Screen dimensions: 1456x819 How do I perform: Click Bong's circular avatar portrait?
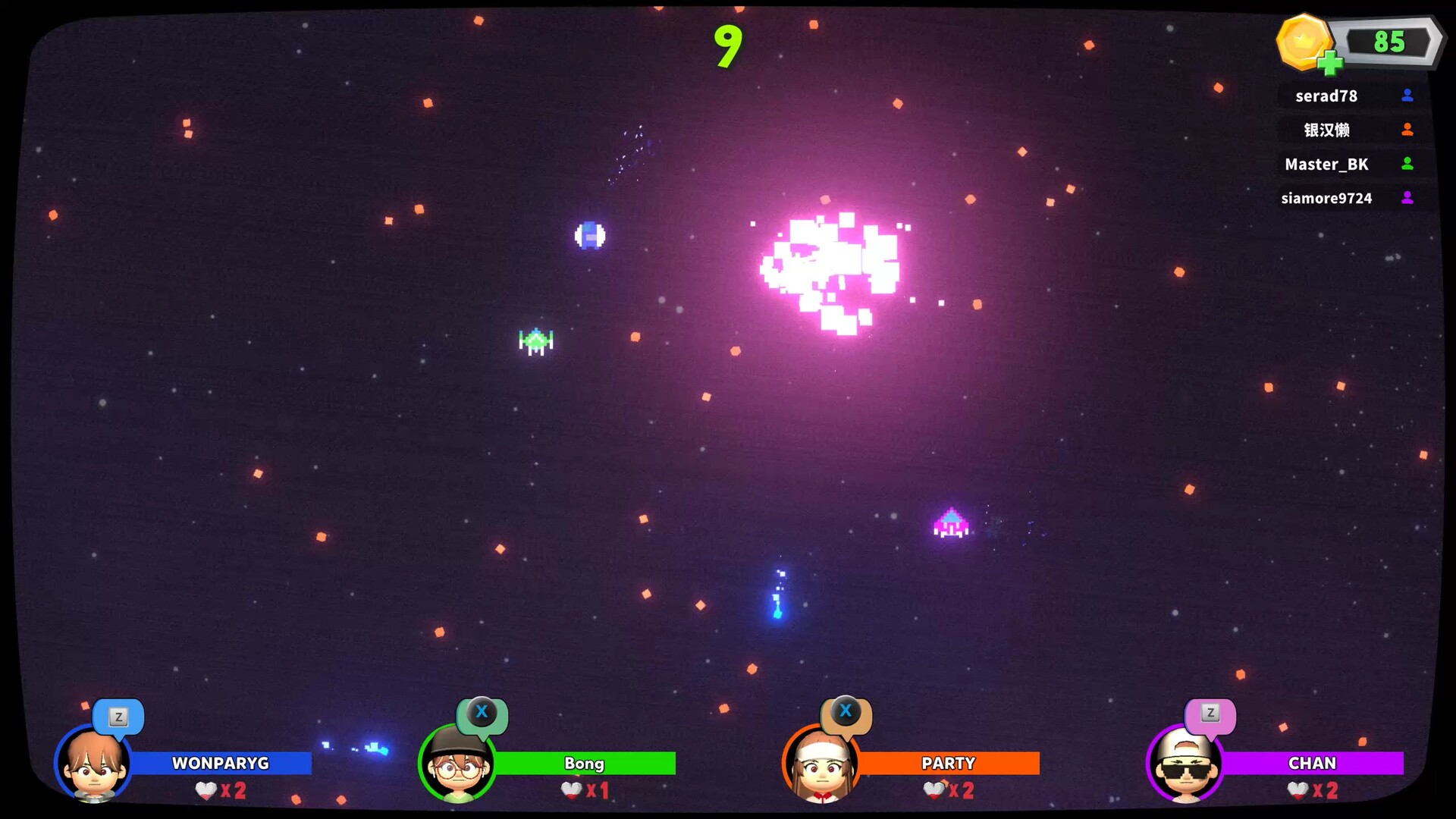pos(456,766)
